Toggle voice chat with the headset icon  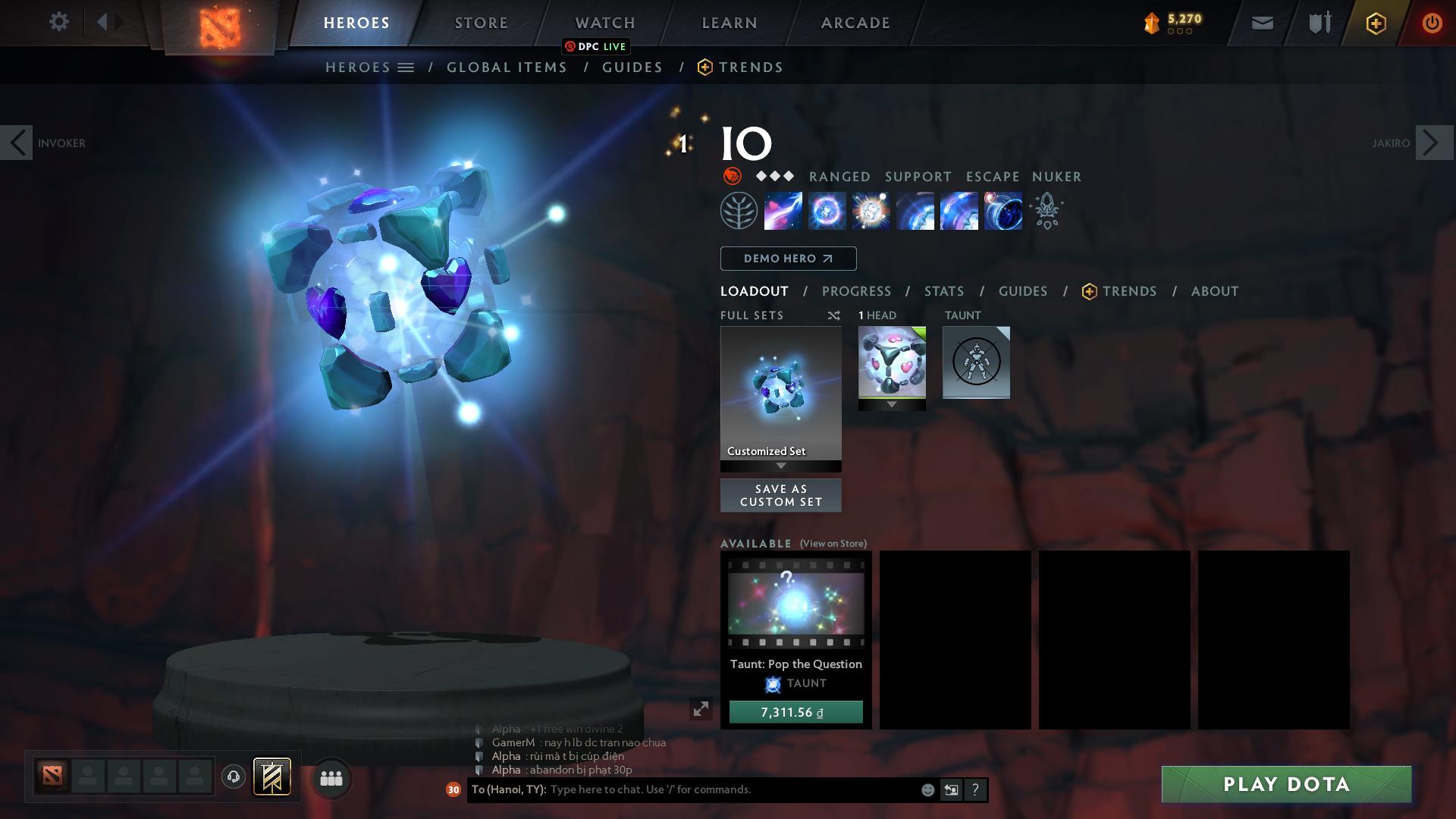point(234,778)
